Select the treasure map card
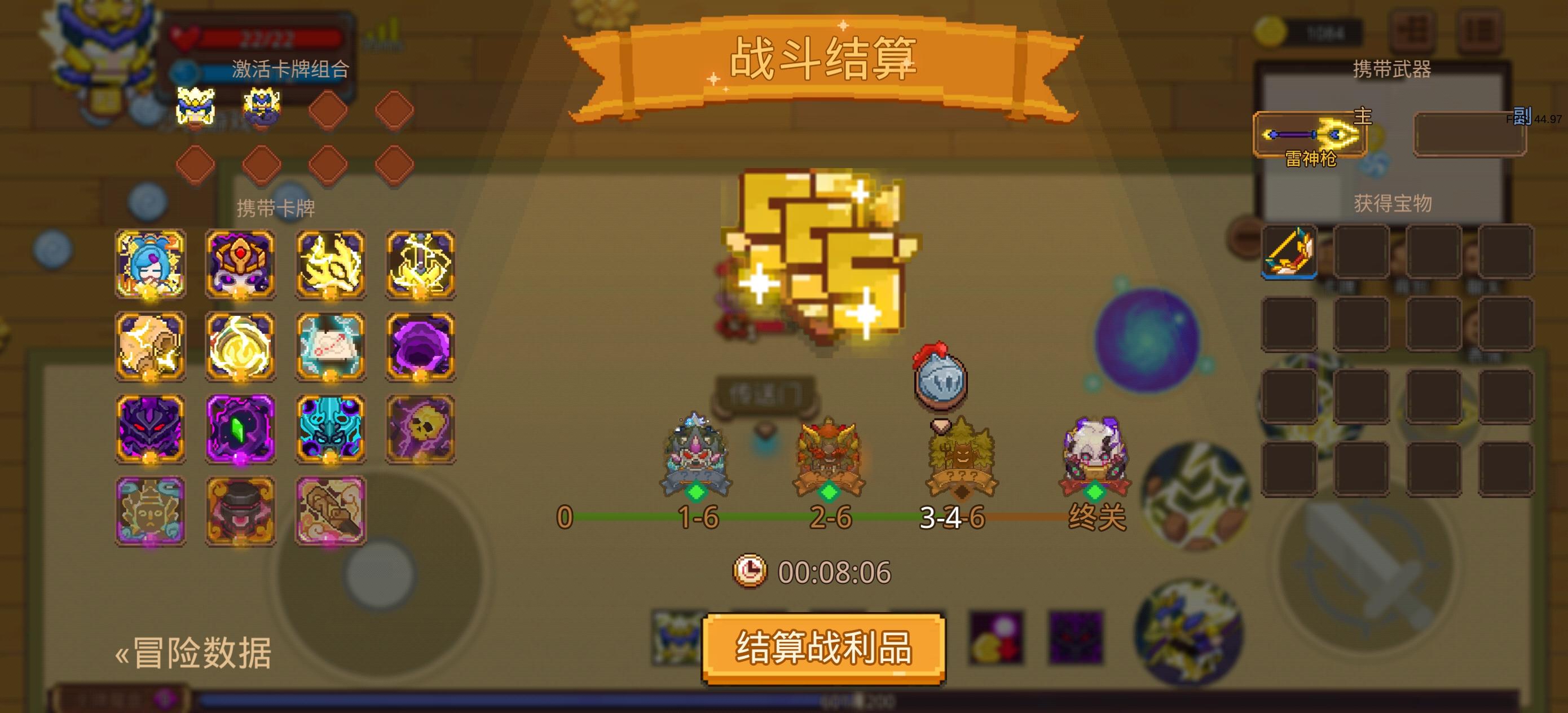This screenshot has width=1568, height=713. click(x=331, y=347)
